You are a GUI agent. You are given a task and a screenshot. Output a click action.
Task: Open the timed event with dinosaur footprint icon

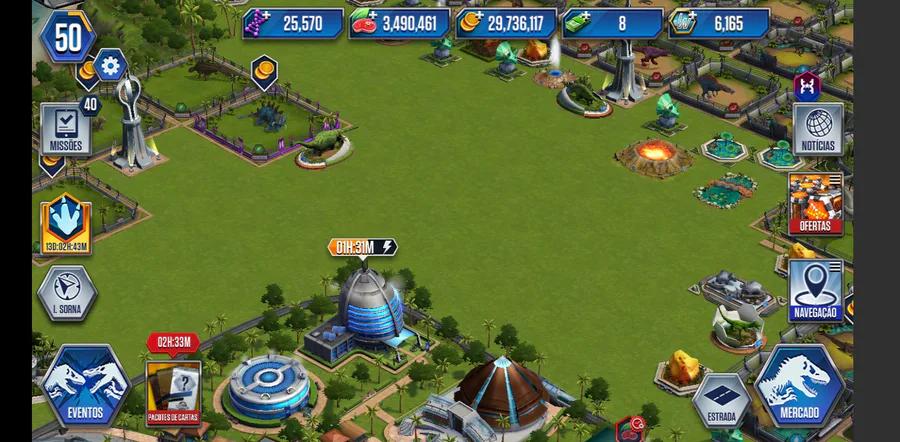[x=66, y=223]
